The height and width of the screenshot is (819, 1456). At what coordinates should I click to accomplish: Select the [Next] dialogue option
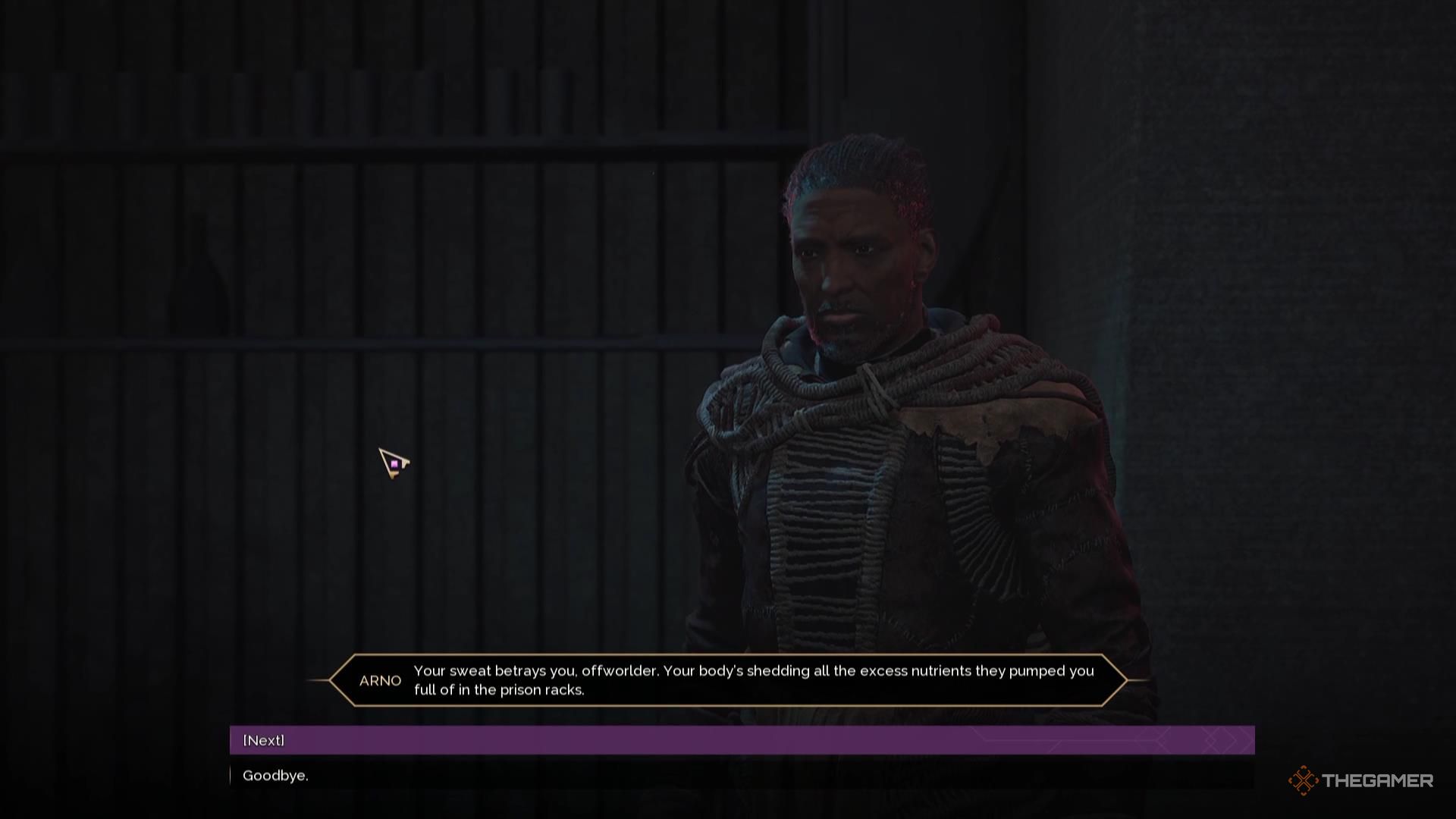[x=263, y=739]
